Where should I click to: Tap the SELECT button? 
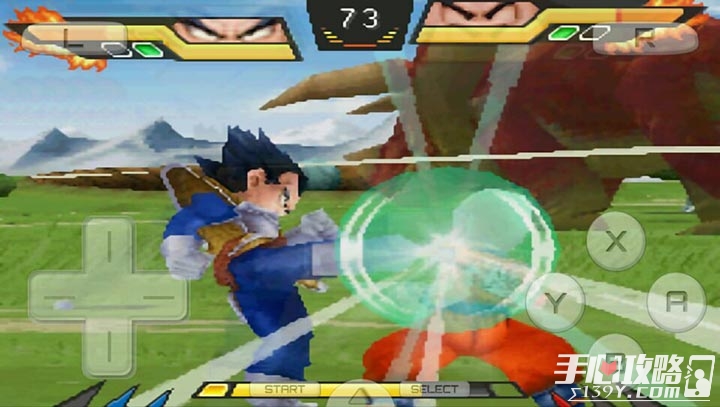coord(434,388)
